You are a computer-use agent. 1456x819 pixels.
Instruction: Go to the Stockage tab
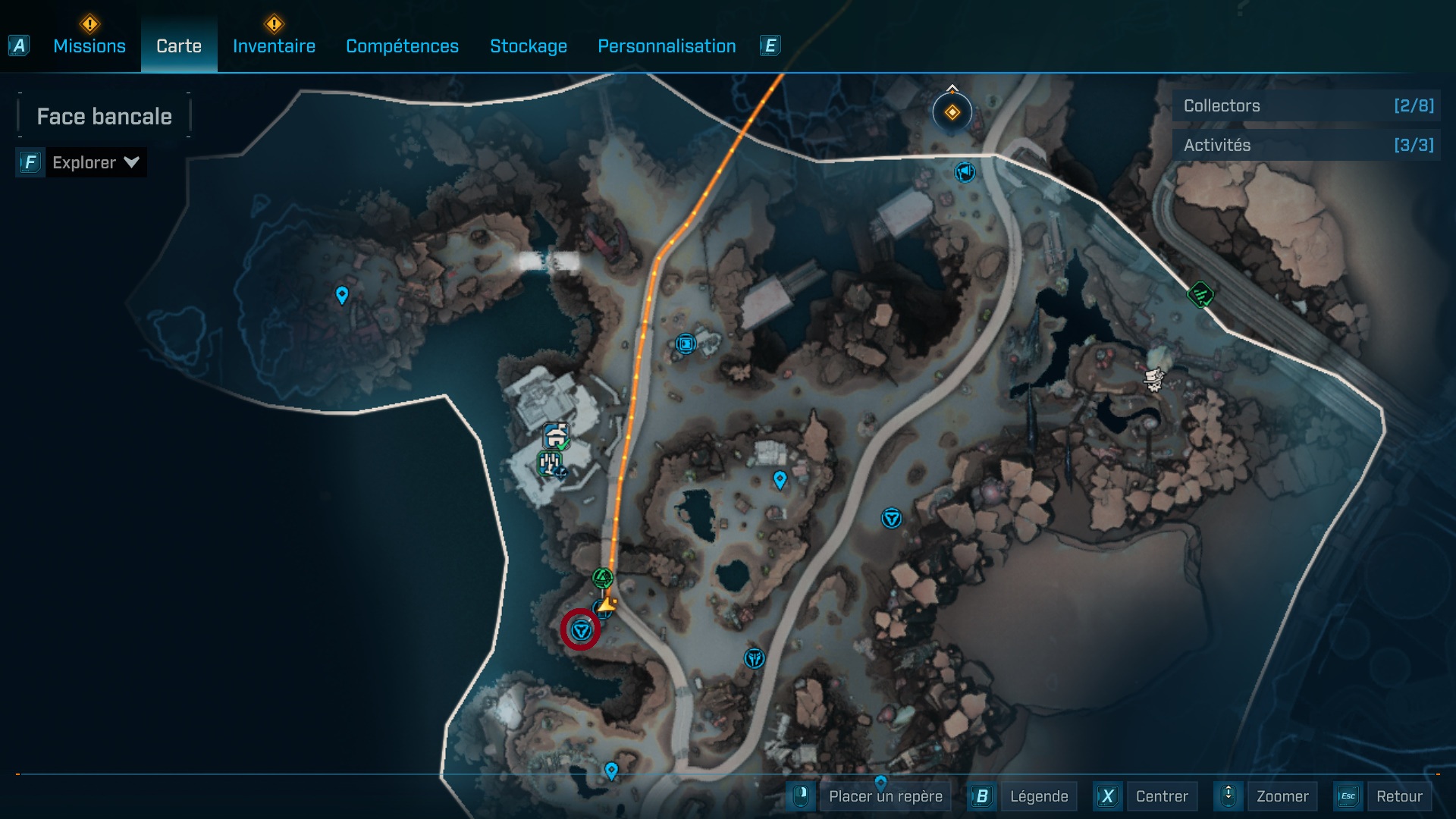(529, 46)
